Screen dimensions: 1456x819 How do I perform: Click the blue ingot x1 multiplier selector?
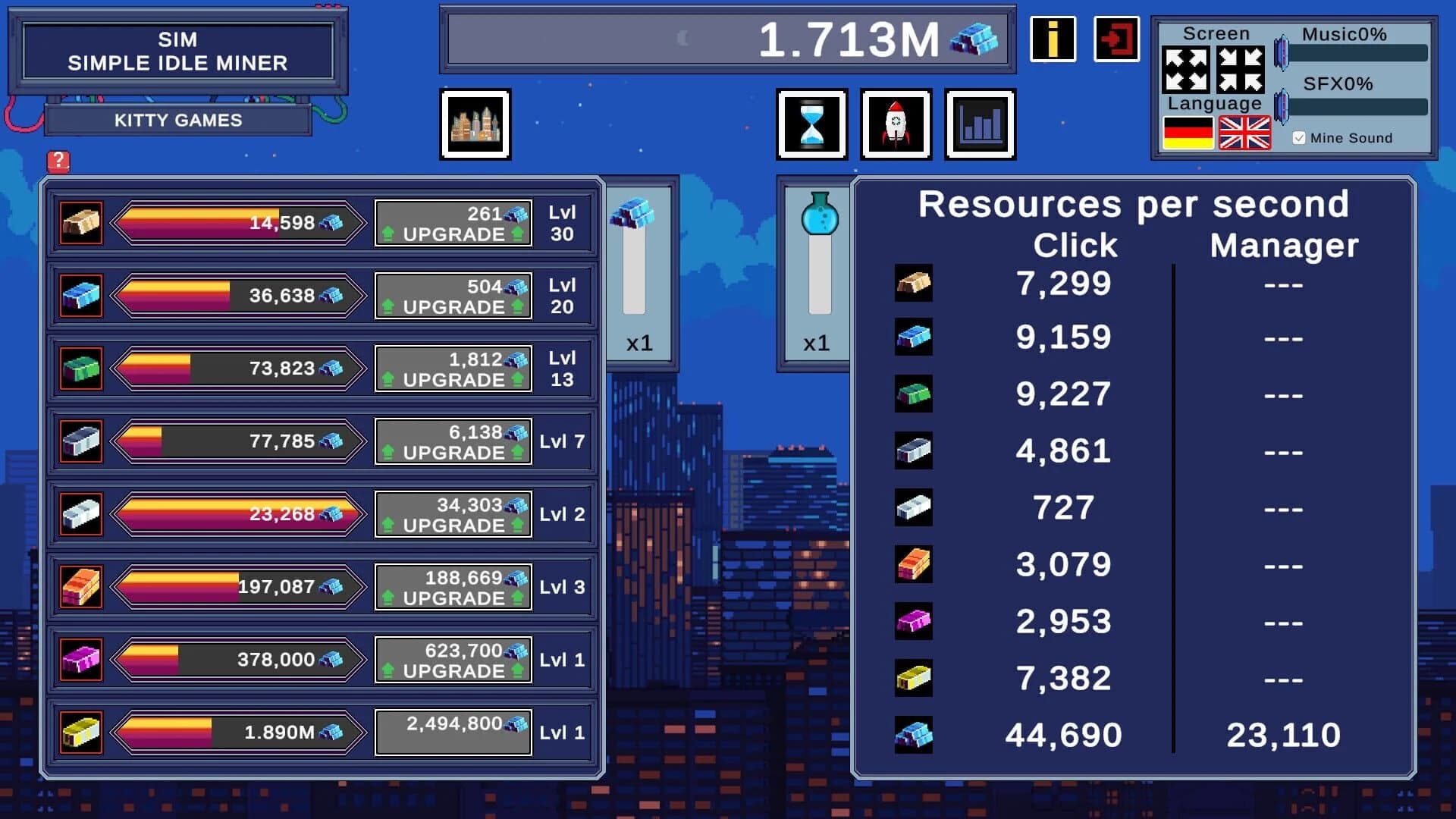639,343
